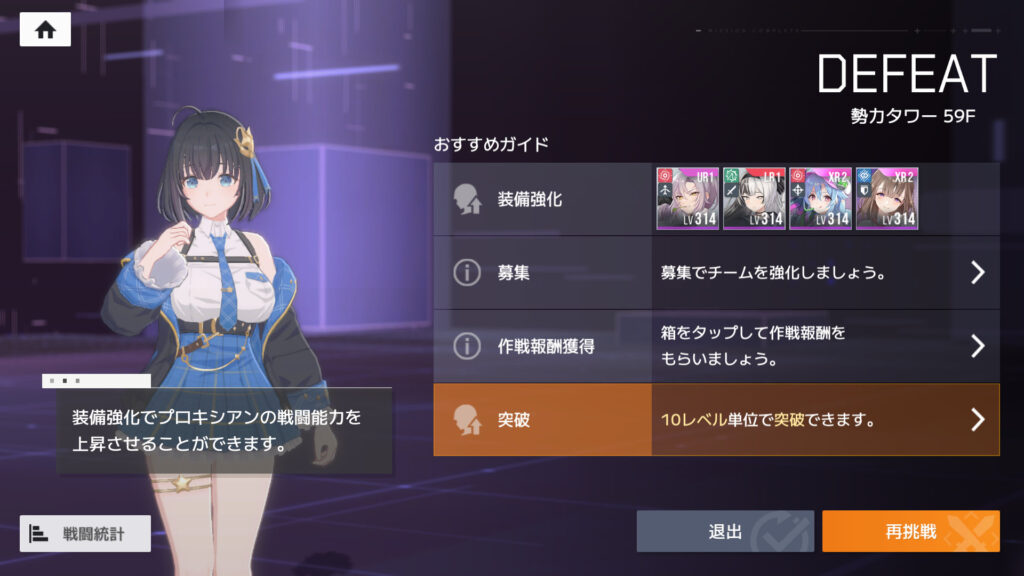This screenshot has height=576, width=1024.
Task: Open the 装備強化 guide row
Action: (x=542, y=199)
